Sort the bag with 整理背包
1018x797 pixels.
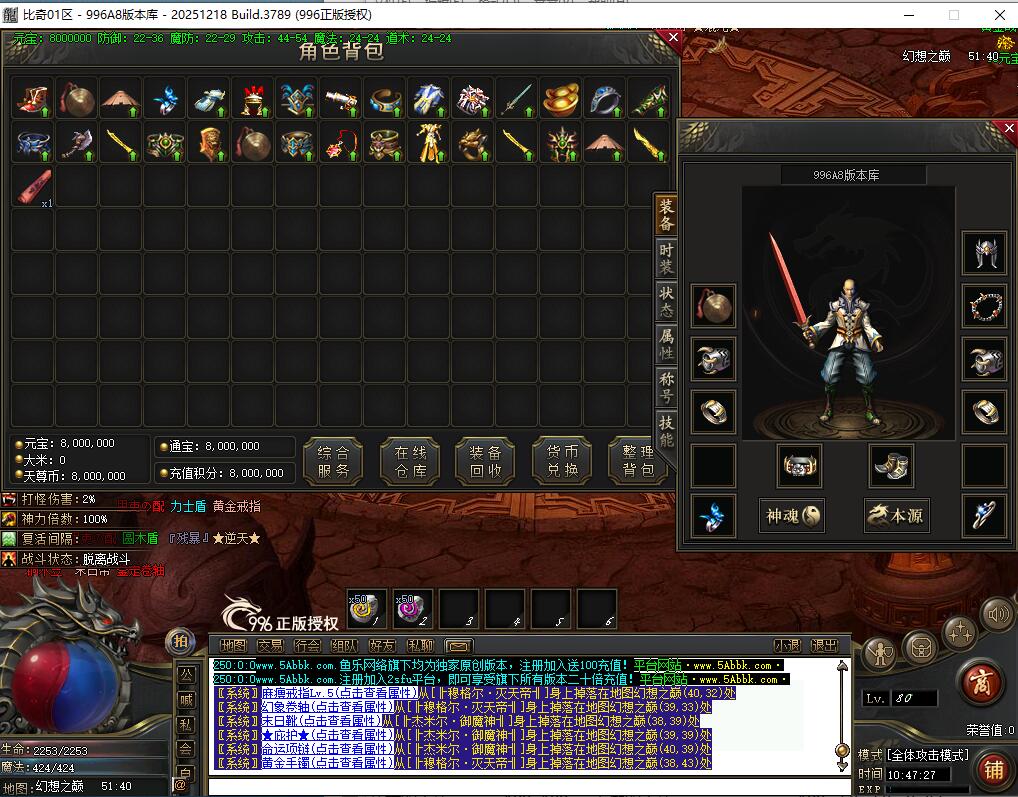click(x=637, y=461)
